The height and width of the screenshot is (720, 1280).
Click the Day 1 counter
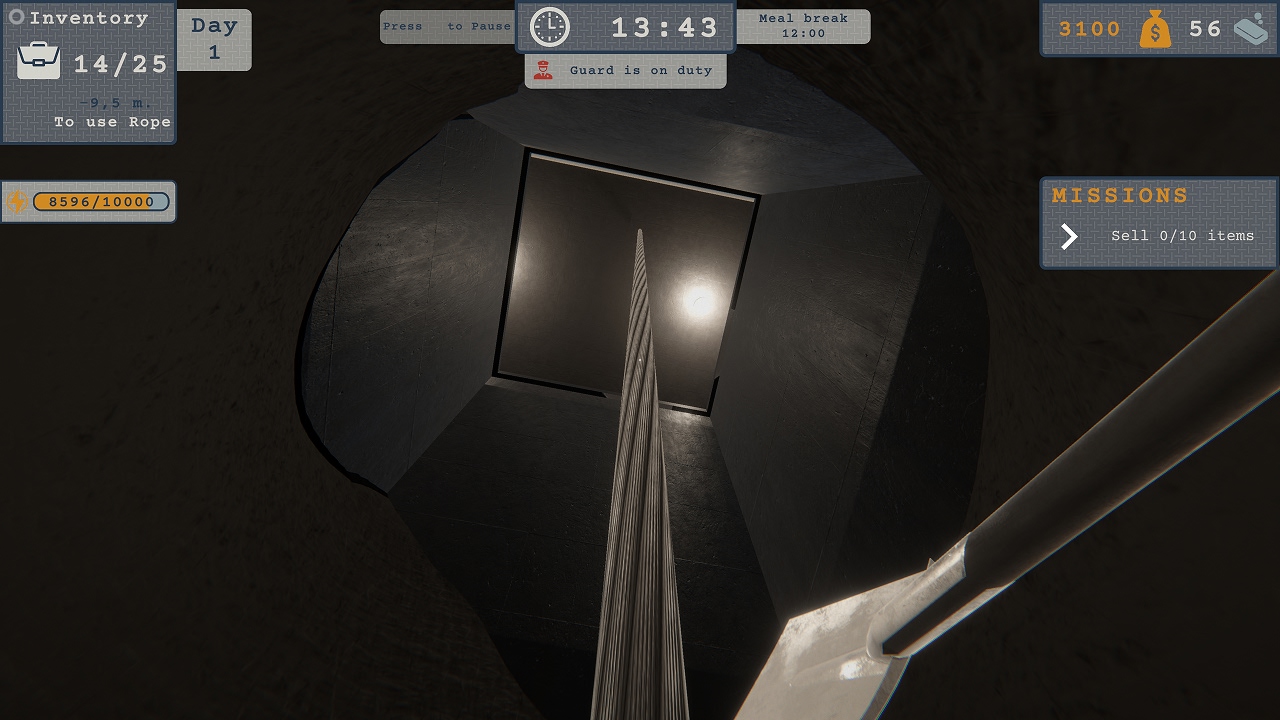click(x=216, y=39)
